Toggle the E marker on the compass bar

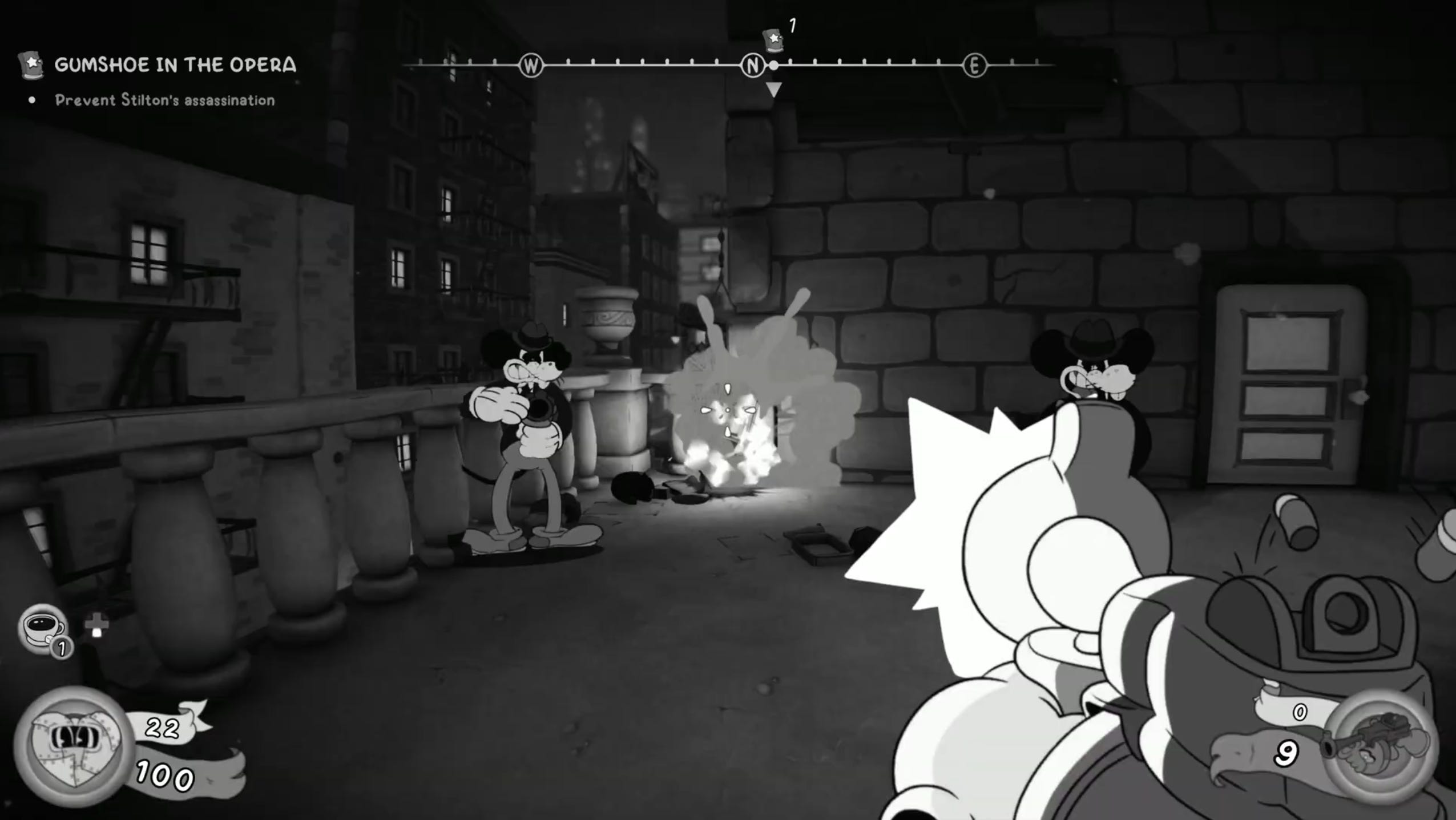pos(974,65)
